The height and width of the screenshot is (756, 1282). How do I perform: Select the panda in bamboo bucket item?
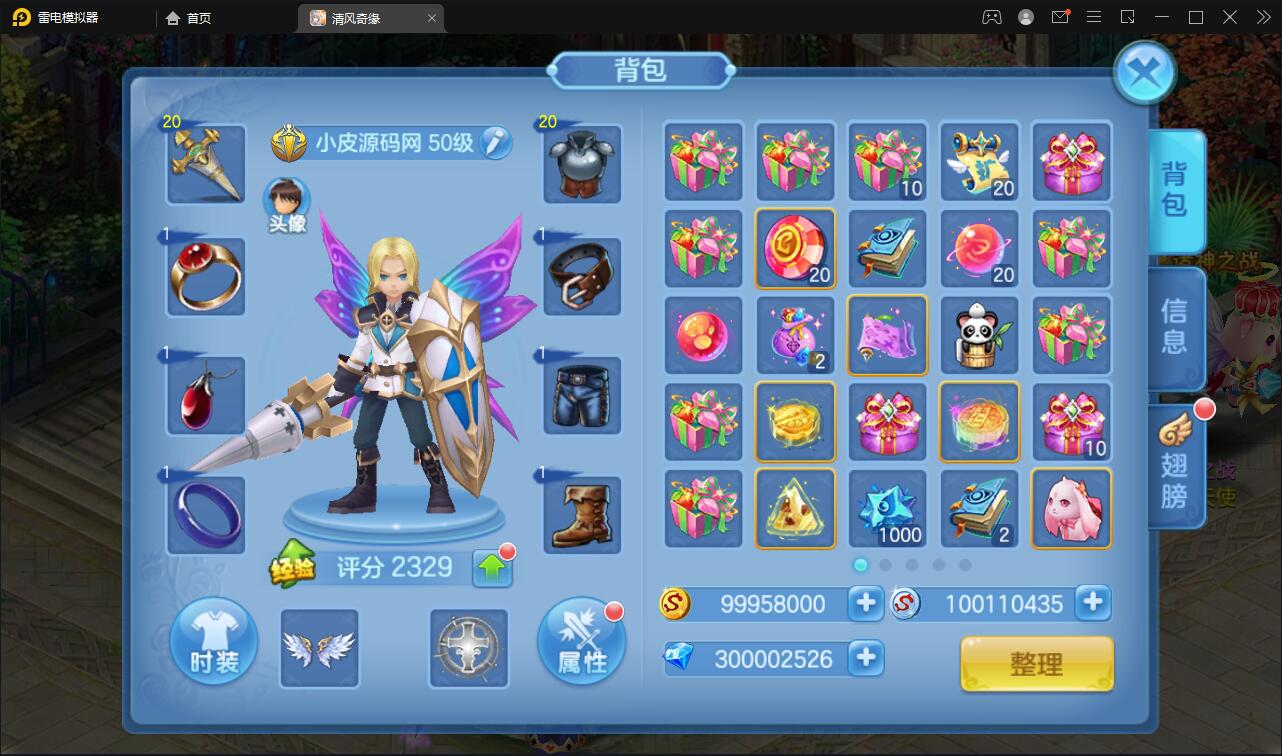click(979, 335)
